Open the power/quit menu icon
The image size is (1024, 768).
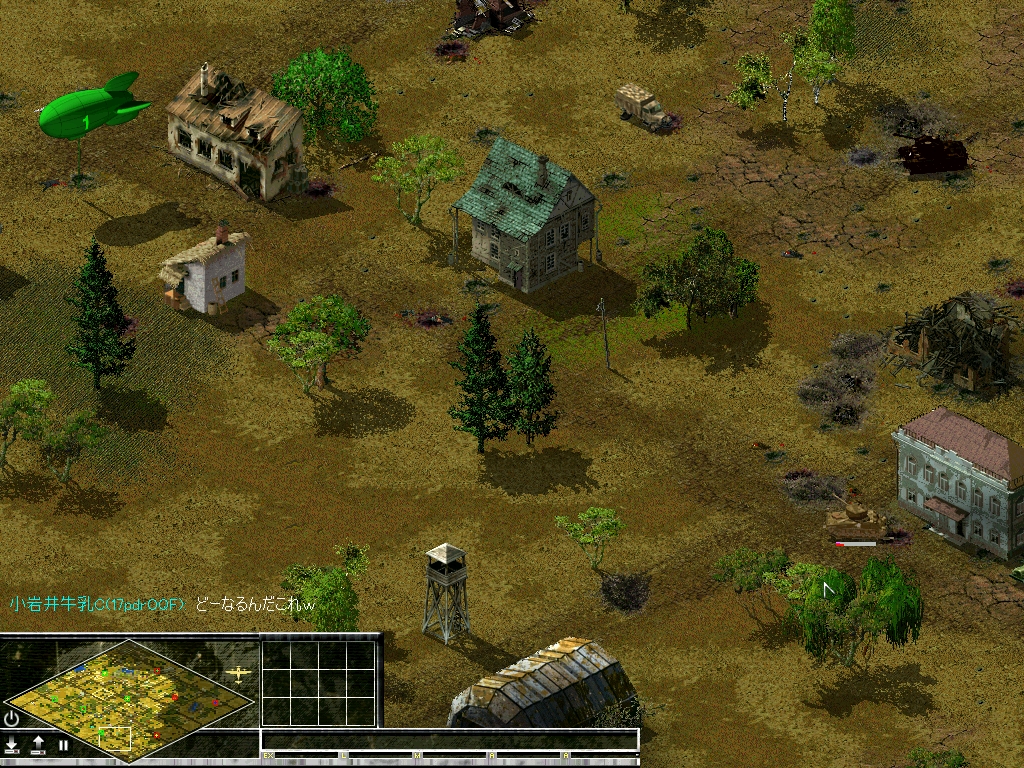12,718
